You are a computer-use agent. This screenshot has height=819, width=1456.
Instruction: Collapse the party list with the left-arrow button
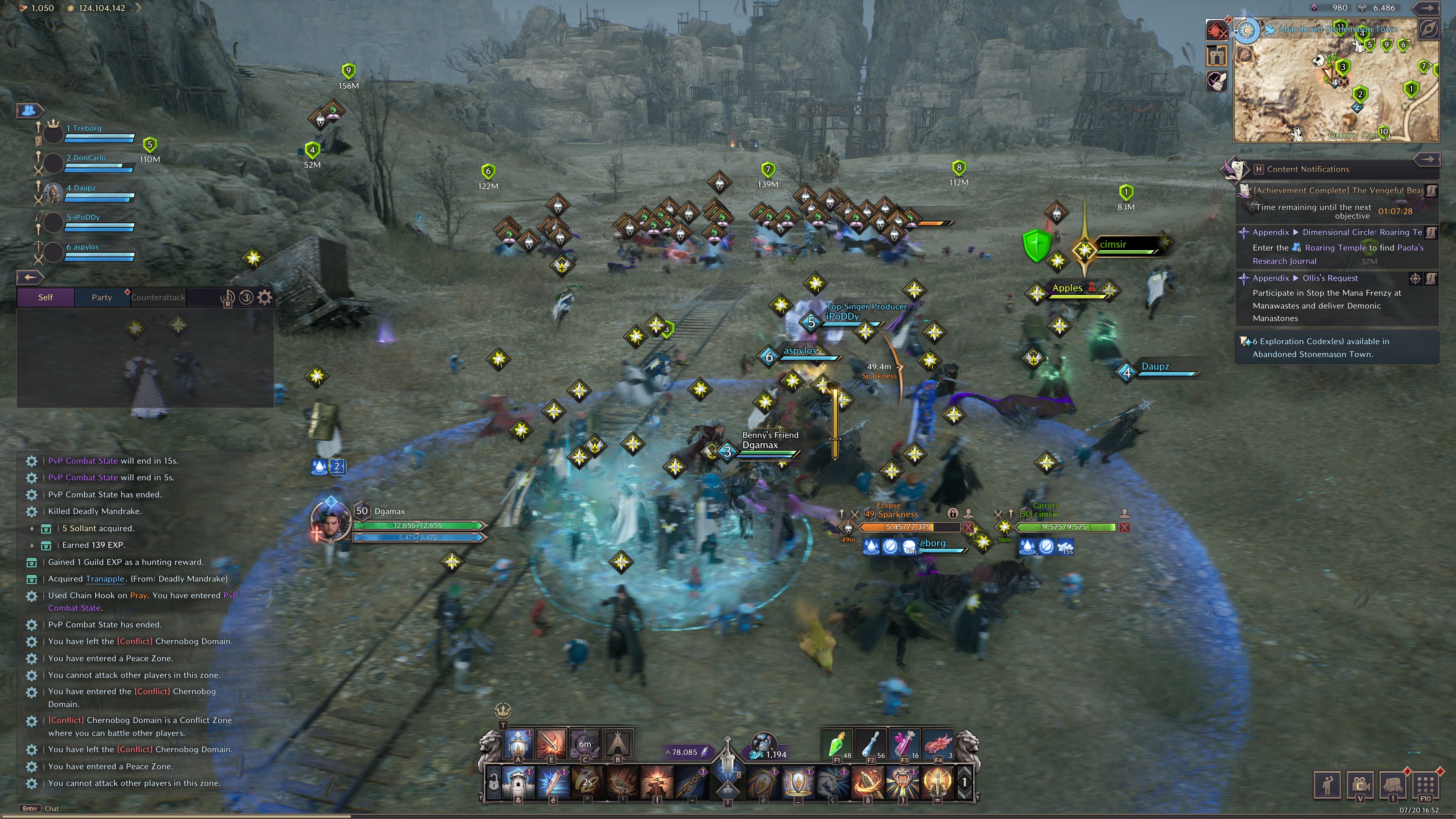pyautogui.click(x=30, y=277)
